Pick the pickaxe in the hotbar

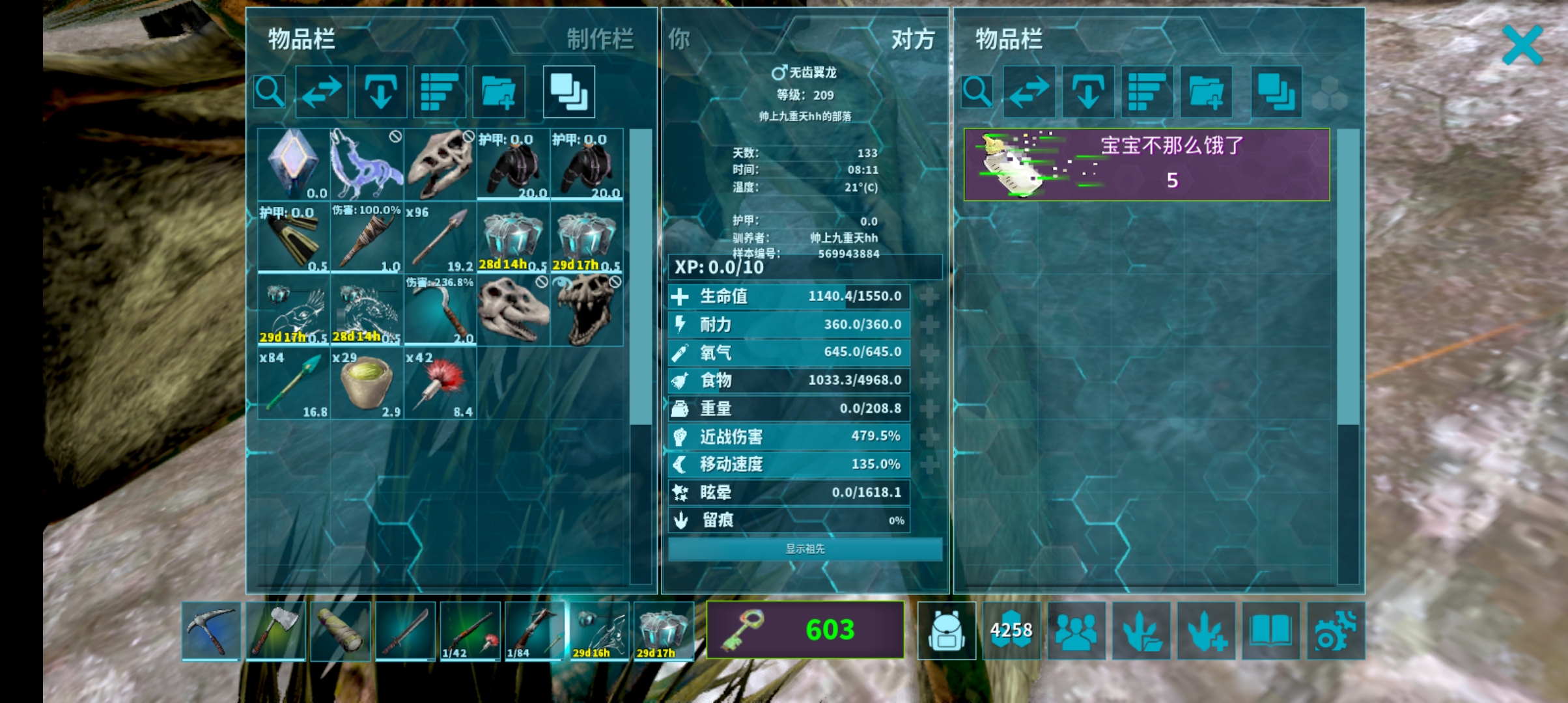pyautogui.click(x=211, y=630)
